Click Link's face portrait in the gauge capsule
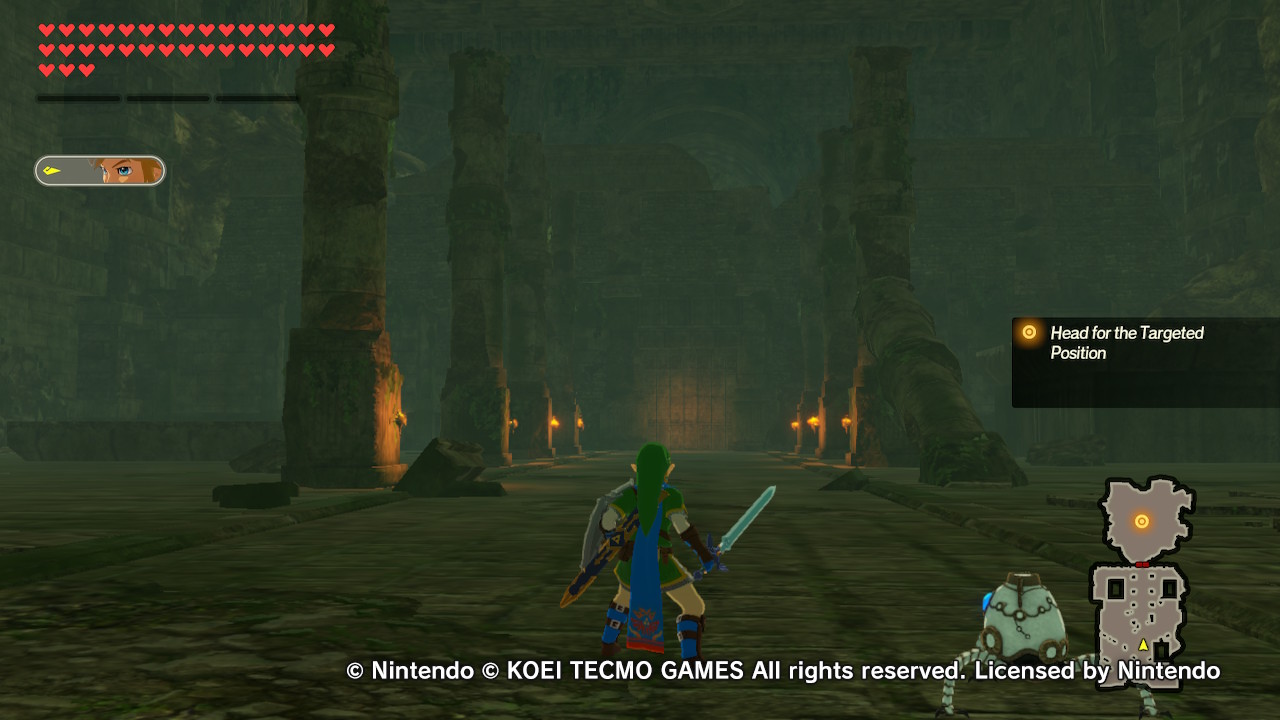 tap(130, 171)
